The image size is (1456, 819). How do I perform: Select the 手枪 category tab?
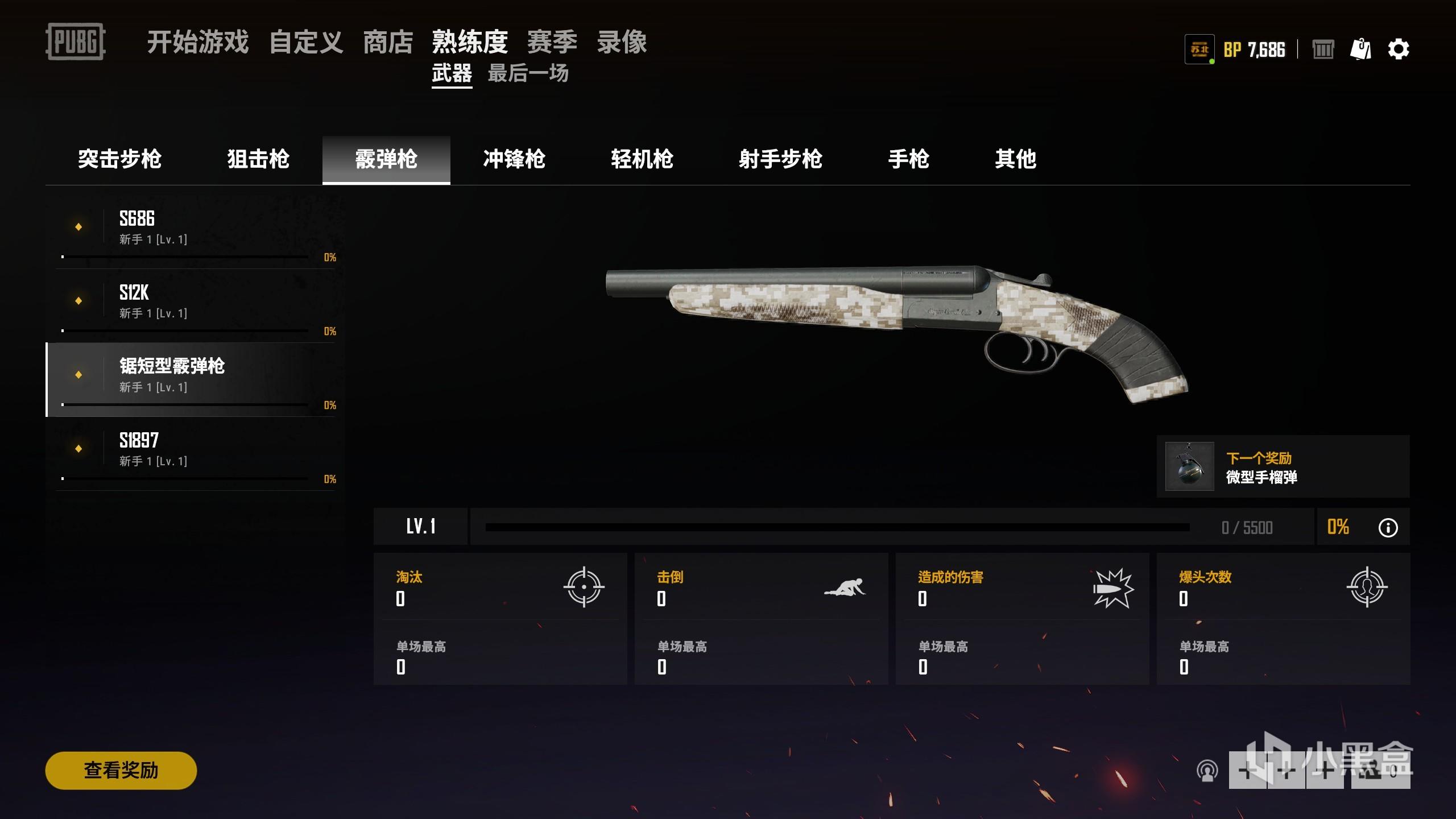coord(908,159)
